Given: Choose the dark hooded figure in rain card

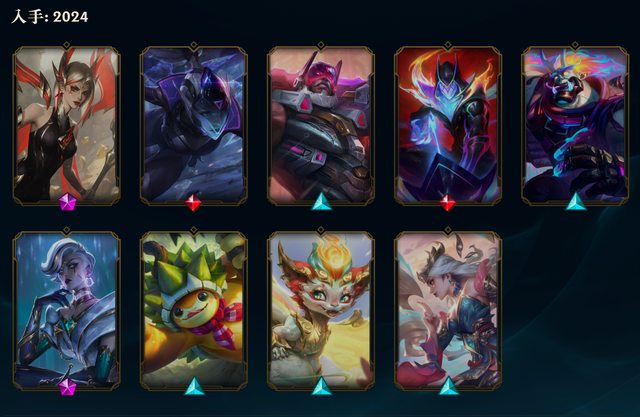Looking at the screenshot, I should click(x=193, y=125).
